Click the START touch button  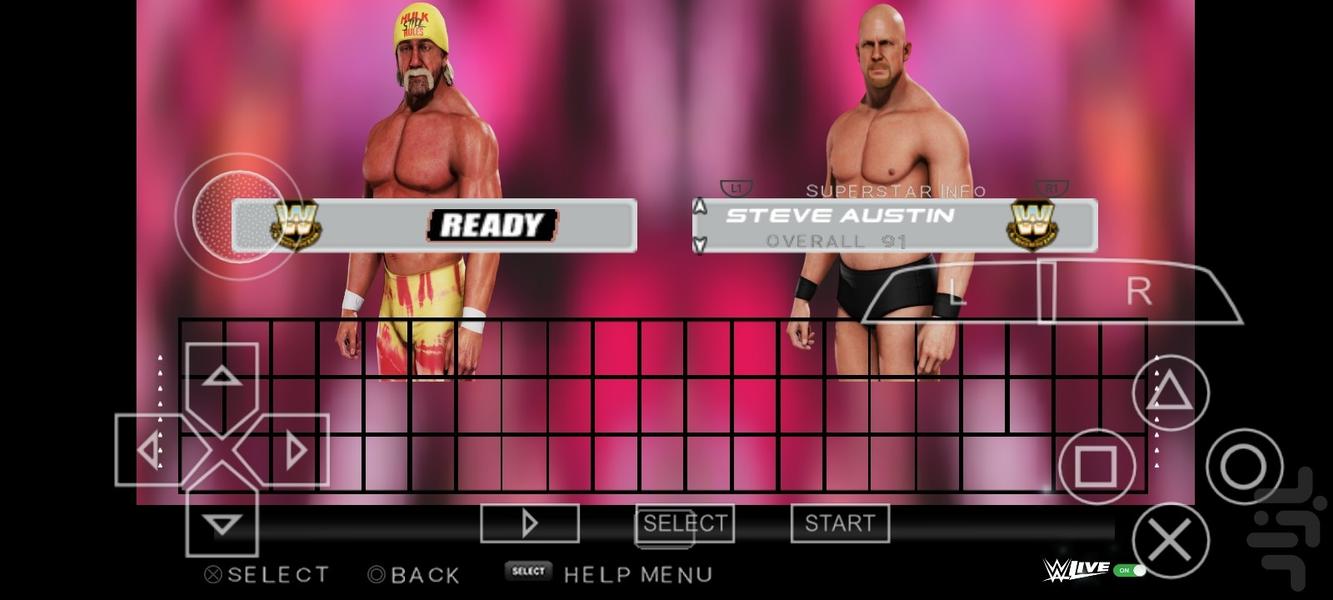[839, 523]
